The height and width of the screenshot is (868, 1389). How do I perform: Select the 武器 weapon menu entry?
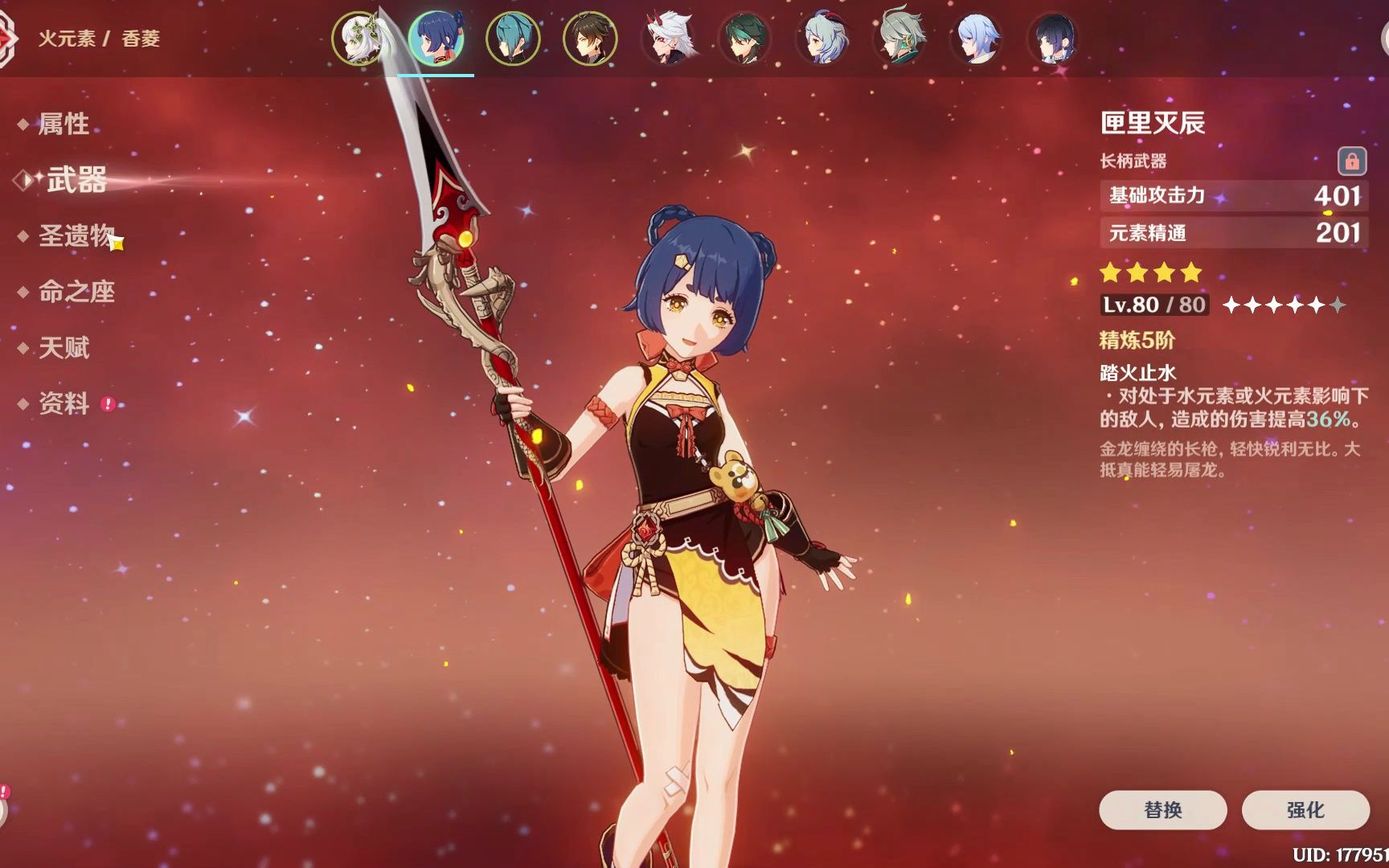[76, 180]
